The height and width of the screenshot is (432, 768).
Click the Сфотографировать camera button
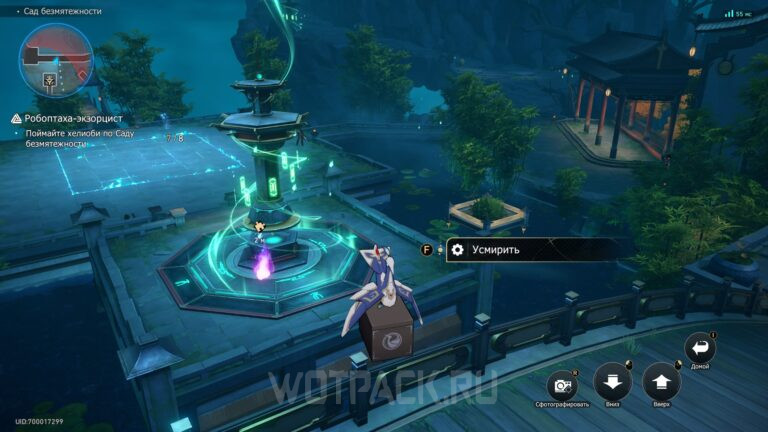click(561, 385)
